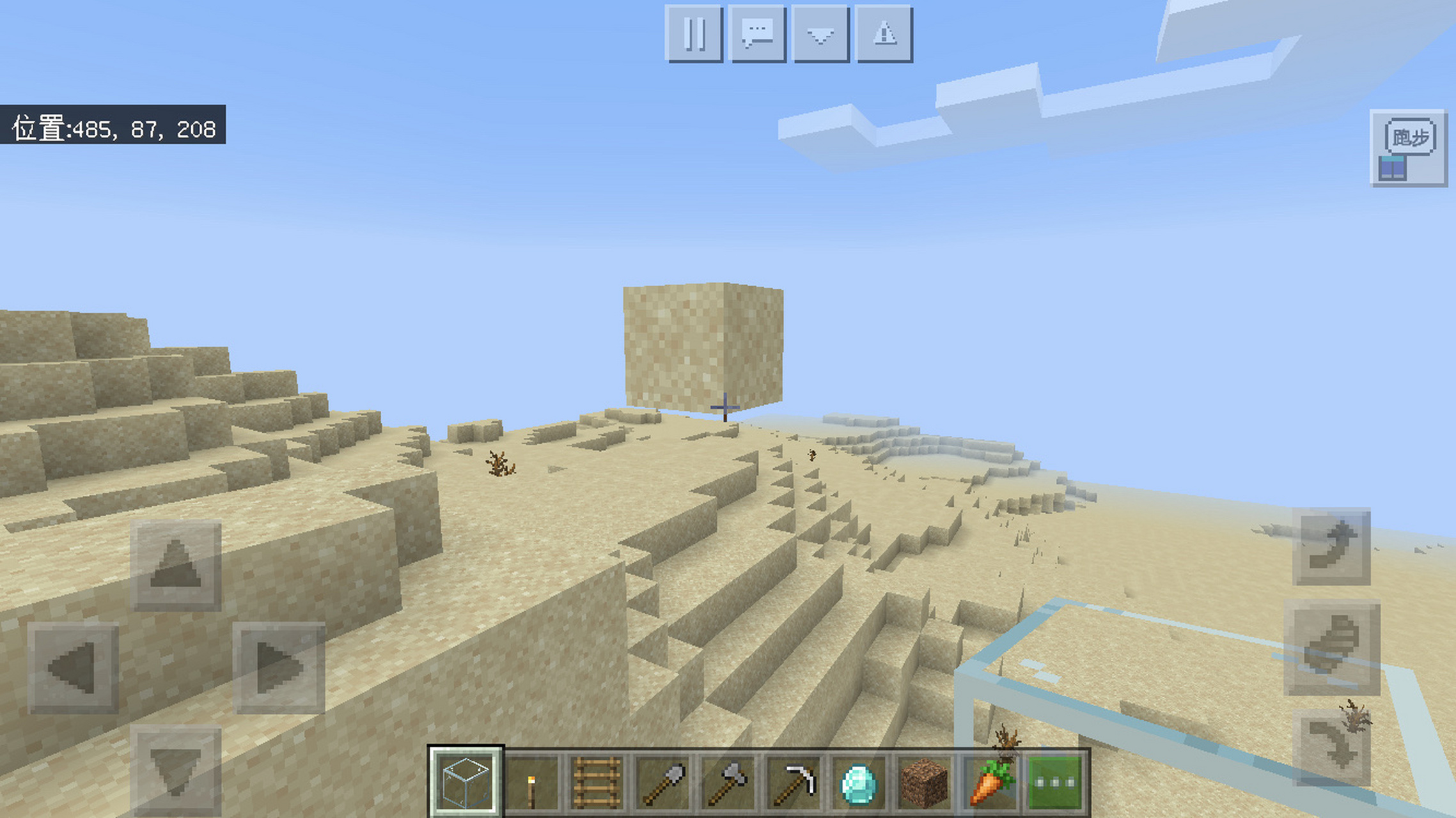Tap the wing button between the fly arrows
Image resolution: width=1456 pixels, height=818 pixels.
click(1331, 647)
